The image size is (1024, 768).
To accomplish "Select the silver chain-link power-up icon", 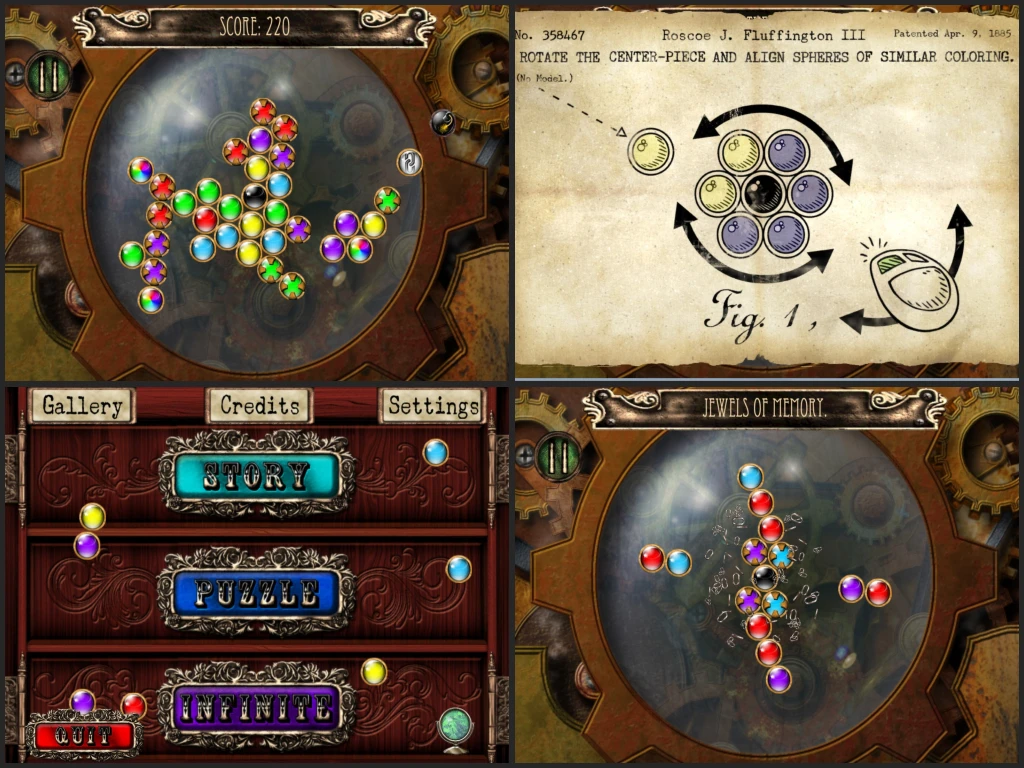I will [x=409, y=161].
